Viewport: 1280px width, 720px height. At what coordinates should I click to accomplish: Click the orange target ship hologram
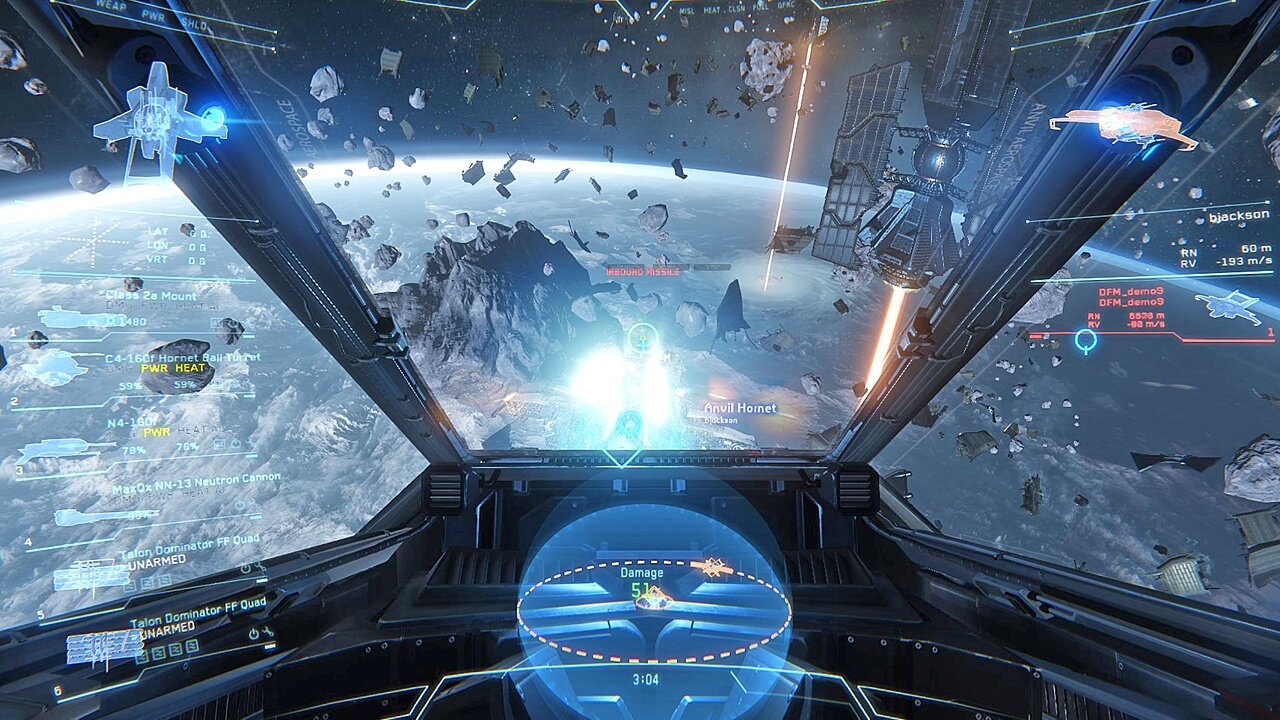coord(1122,124)
